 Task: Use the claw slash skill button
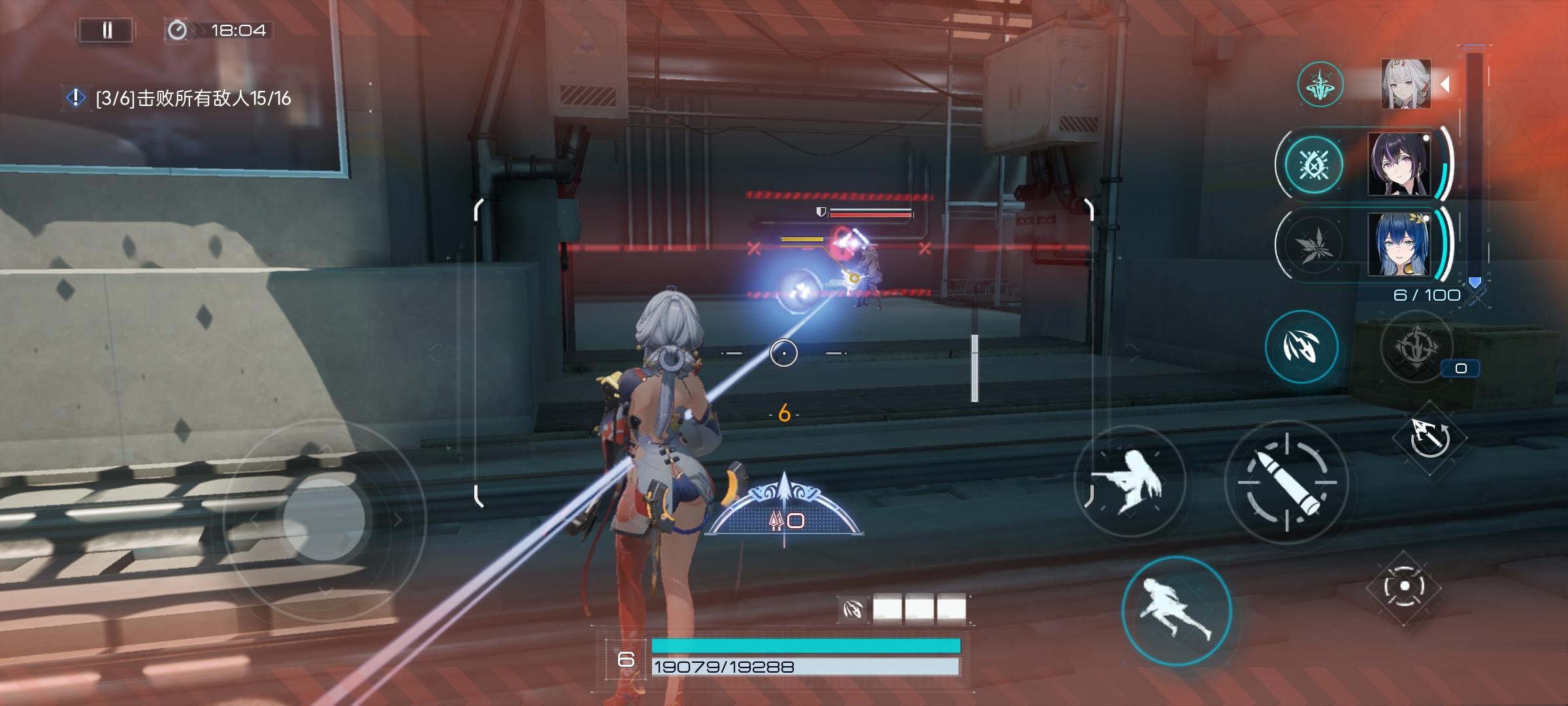[1301, 346]
